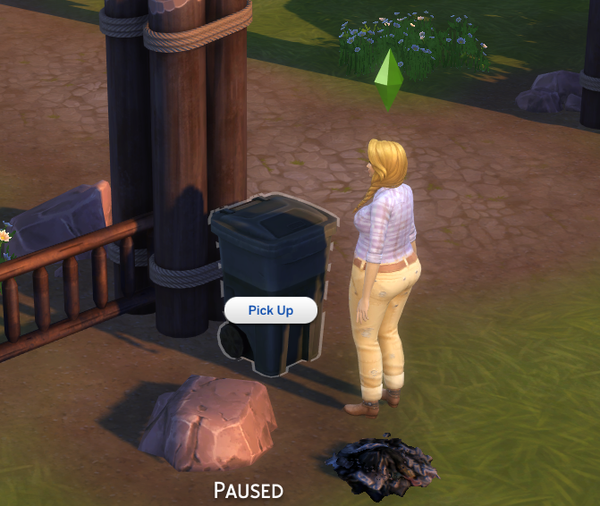Choose the Pick Up interaction option
The width and height of the screenshot is (600, 506).
pos(270,310)
